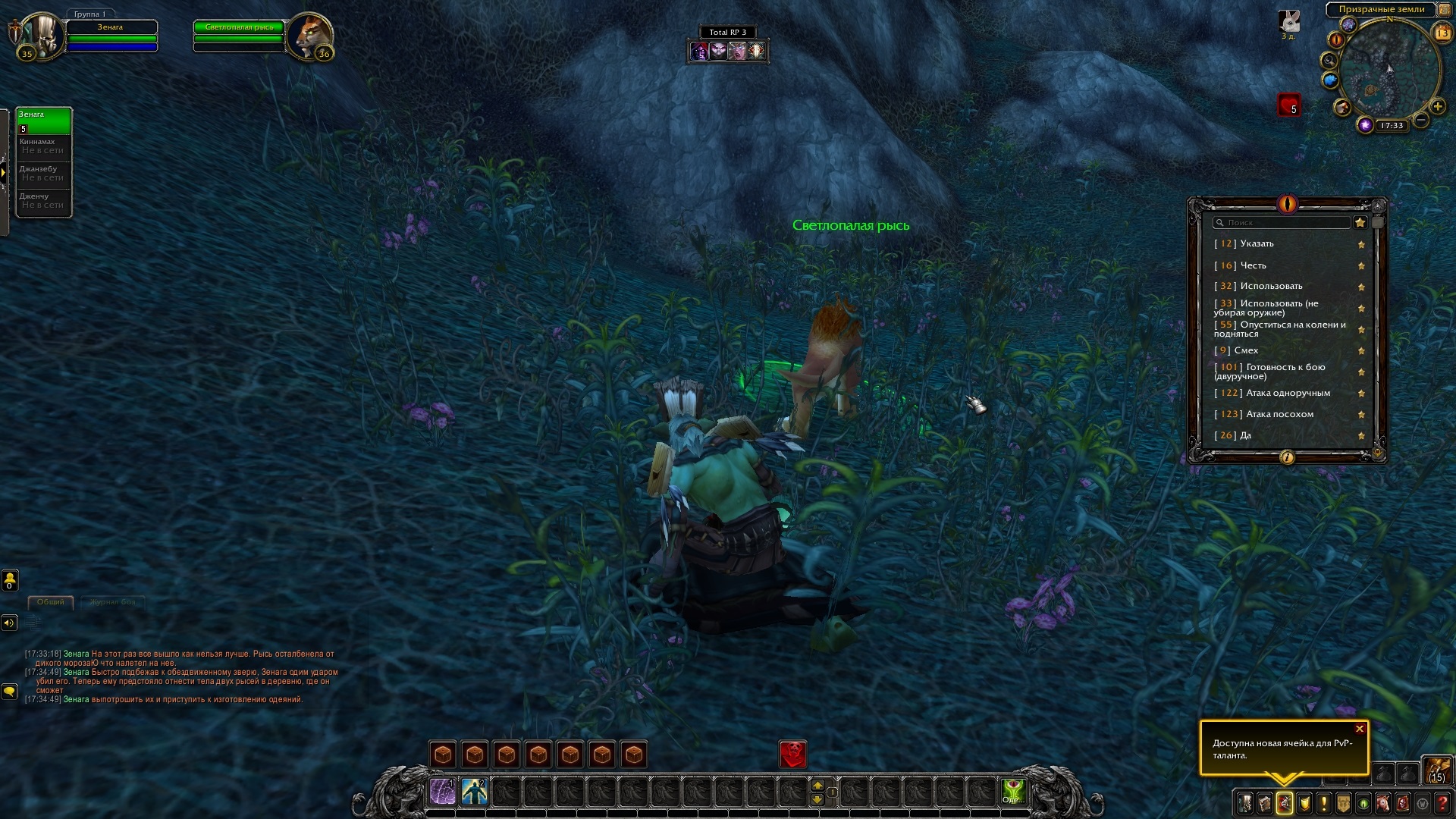
Task: Switch to the 'Общий' chat tab
Action: coord(51,602)
